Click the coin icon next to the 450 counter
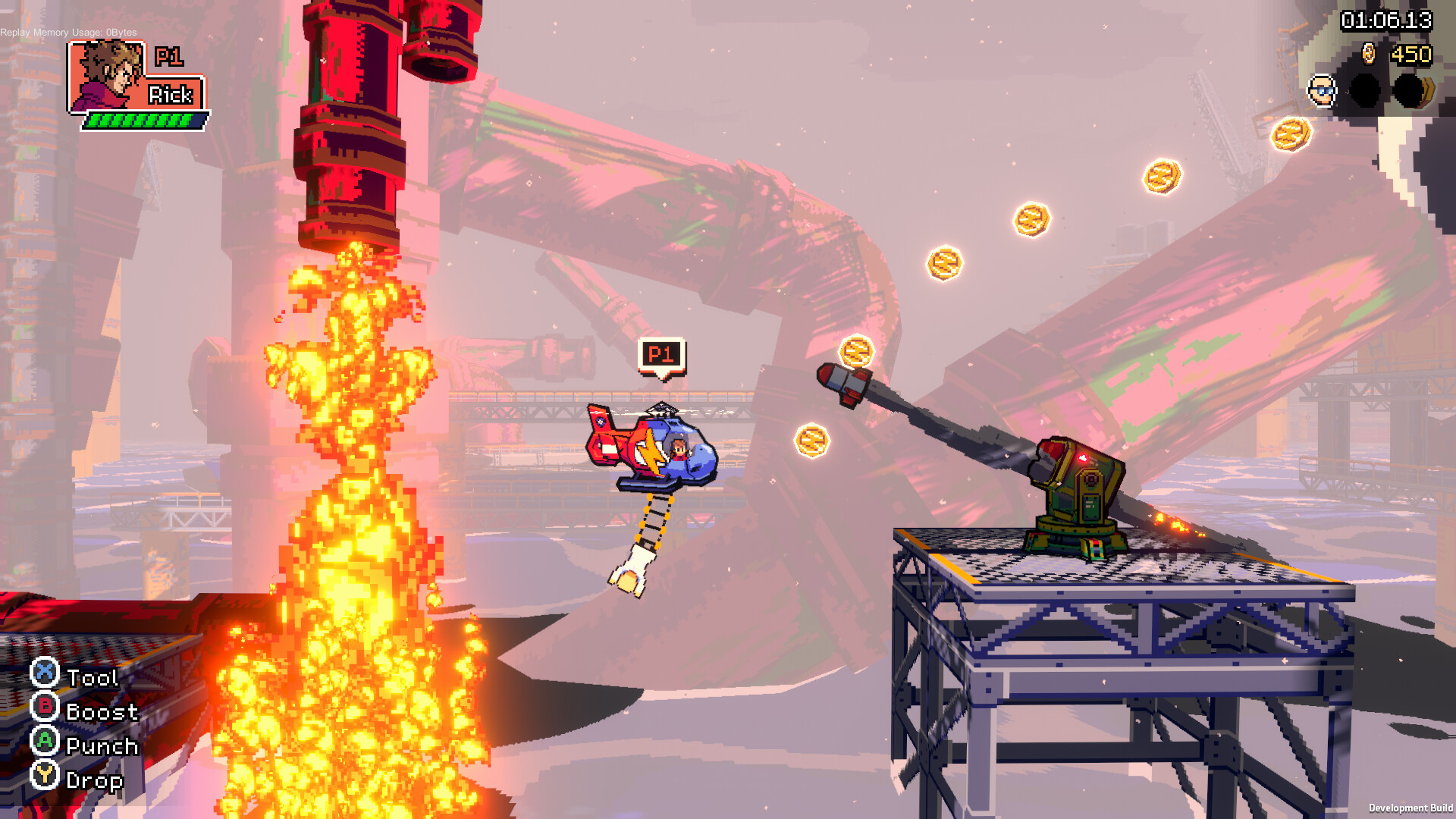1456x819 pixels. click(1370, 55)
